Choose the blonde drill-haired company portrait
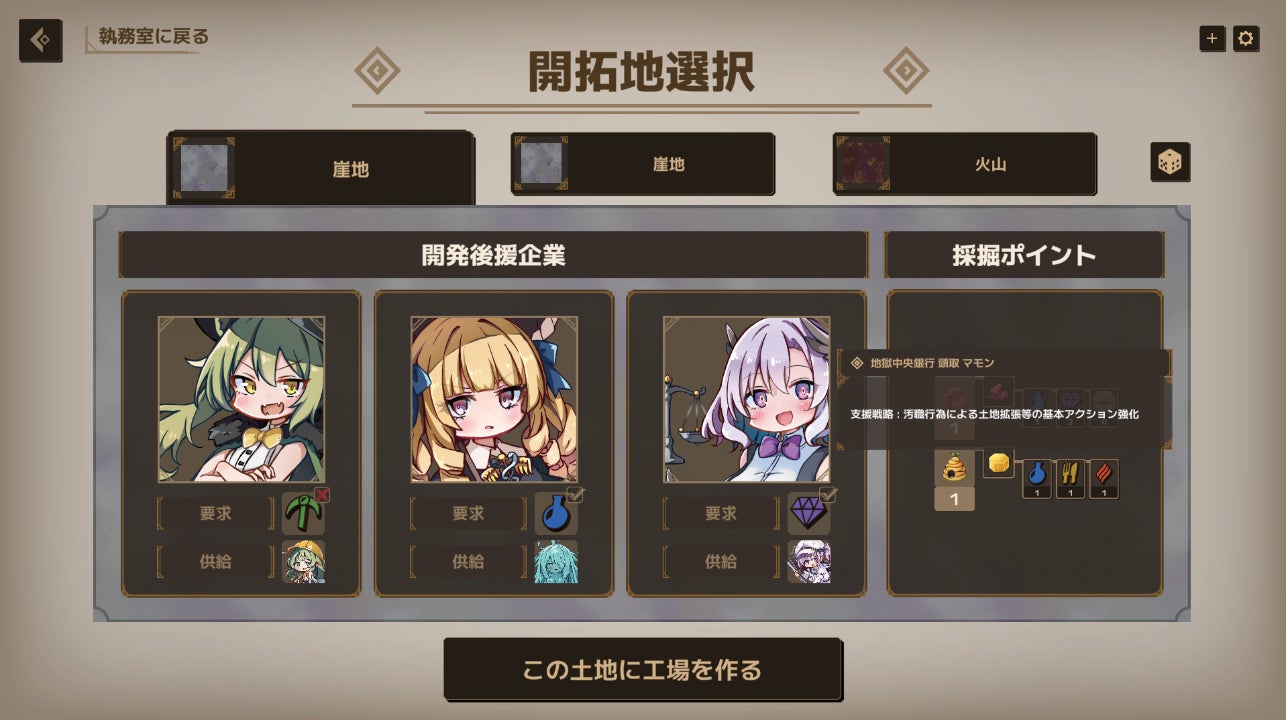Viewport: 1286px width, 720px height. (494, 399)
